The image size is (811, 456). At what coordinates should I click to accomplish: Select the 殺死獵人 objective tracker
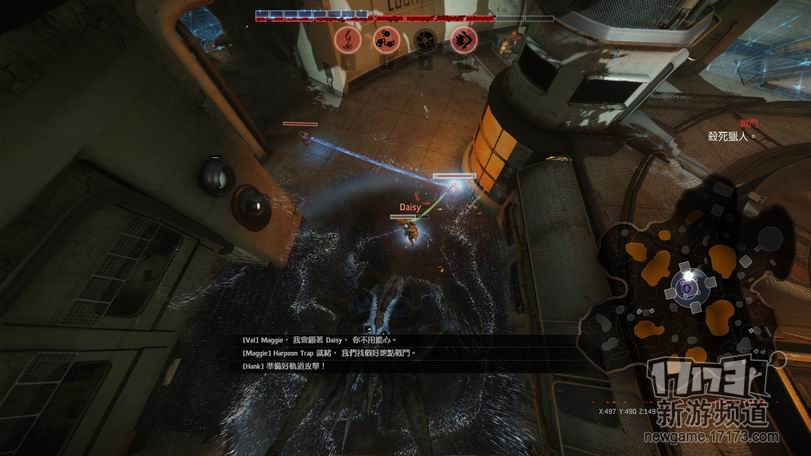[x=730, y=135]
